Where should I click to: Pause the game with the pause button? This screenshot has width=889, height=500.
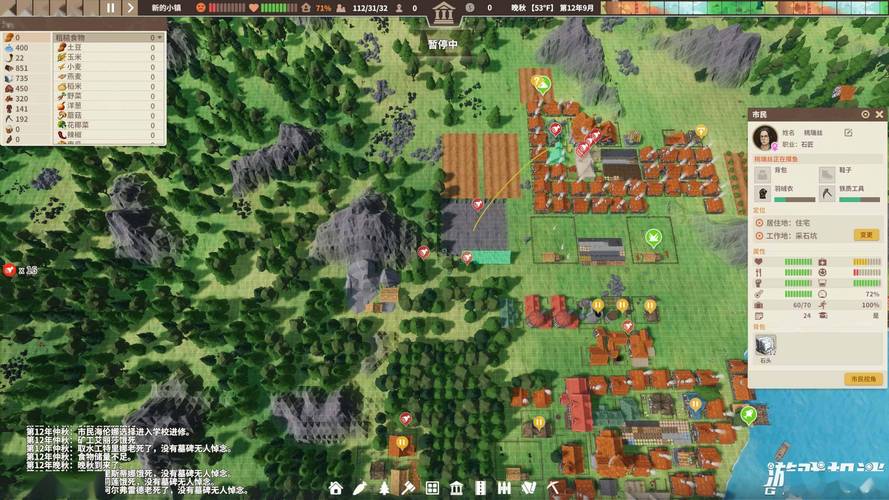point(110,7)
